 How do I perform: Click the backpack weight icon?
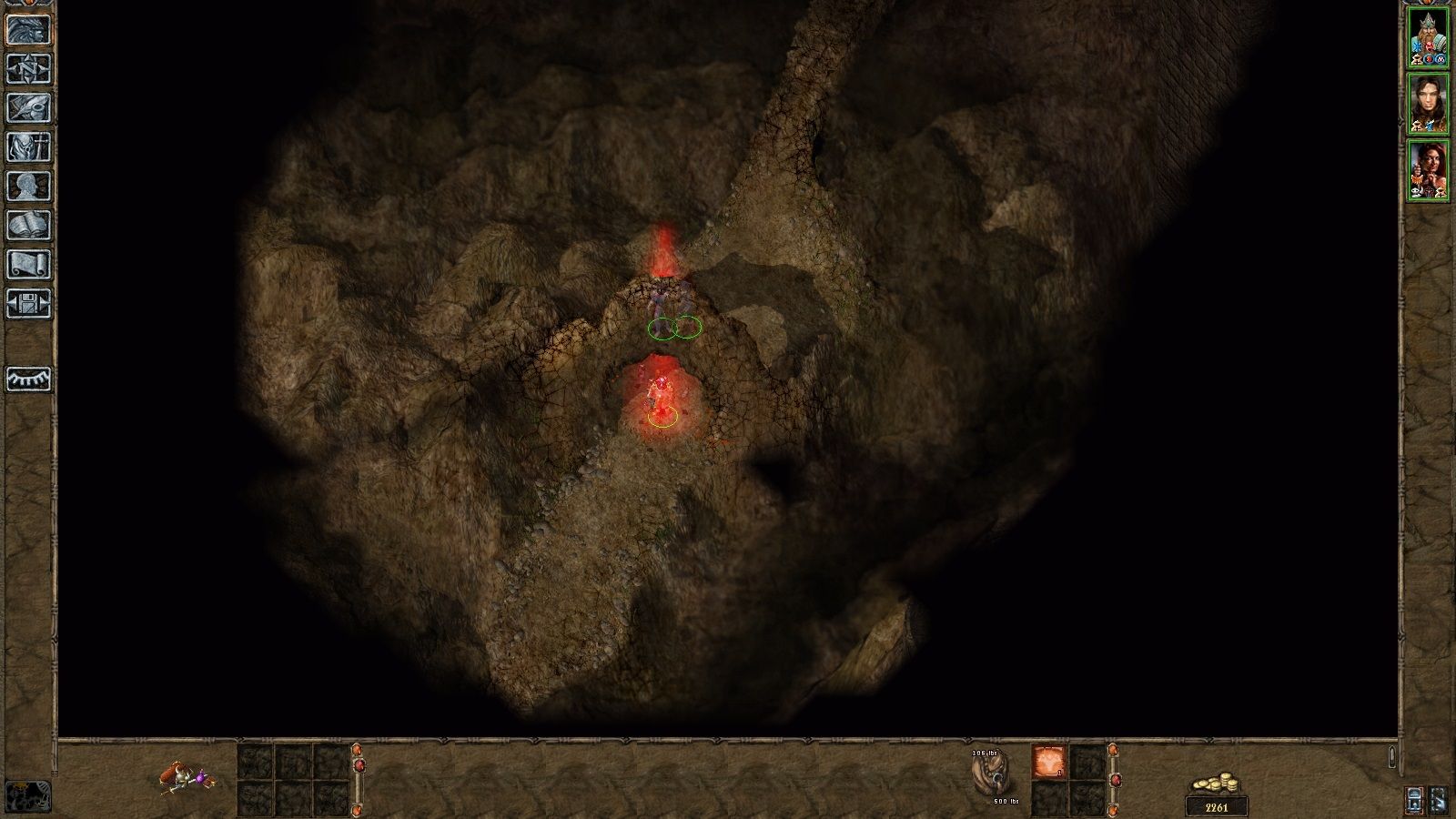pos(992,775)
